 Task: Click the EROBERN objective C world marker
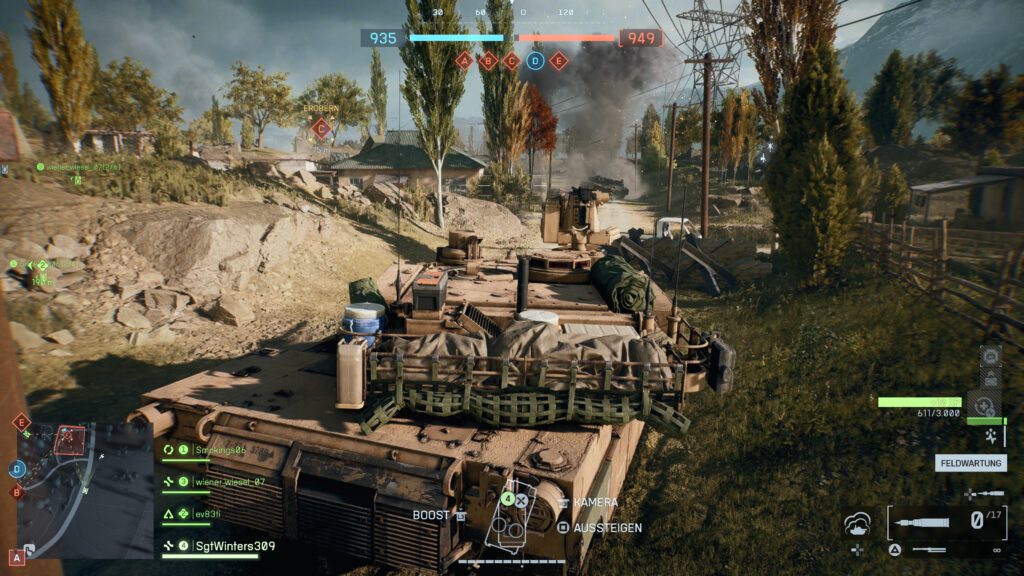click(321, 127)
